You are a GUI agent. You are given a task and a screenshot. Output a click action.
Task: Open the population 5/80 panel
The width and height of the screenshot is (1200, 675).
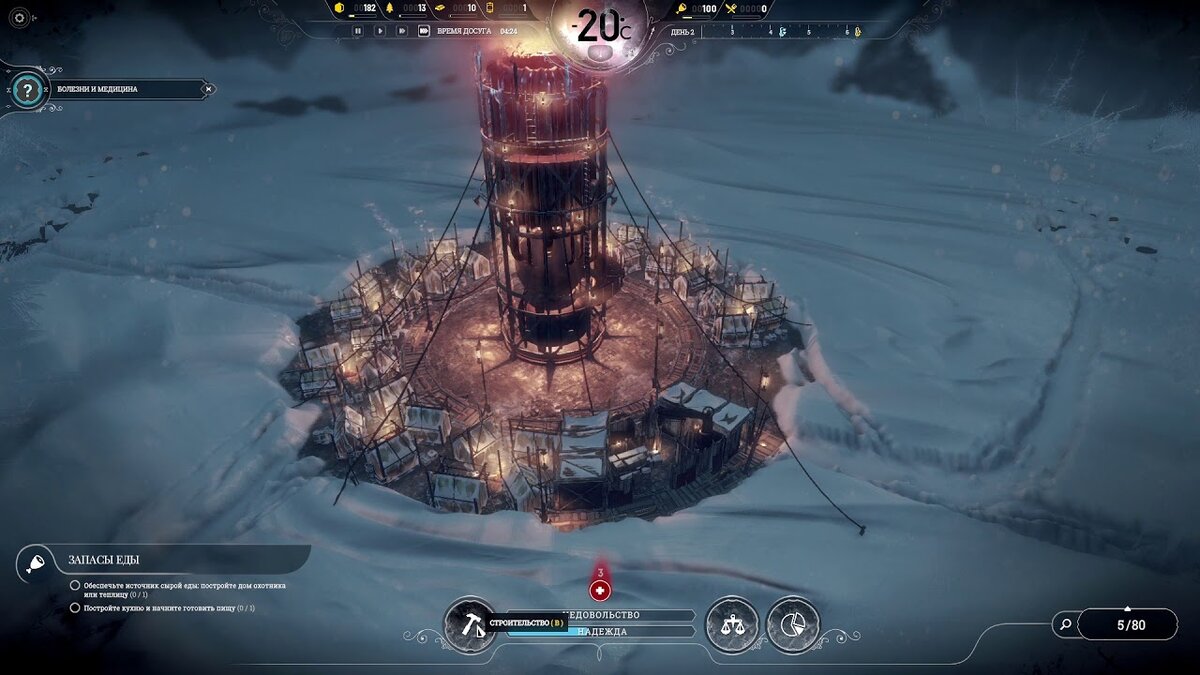click(1130, 625)
